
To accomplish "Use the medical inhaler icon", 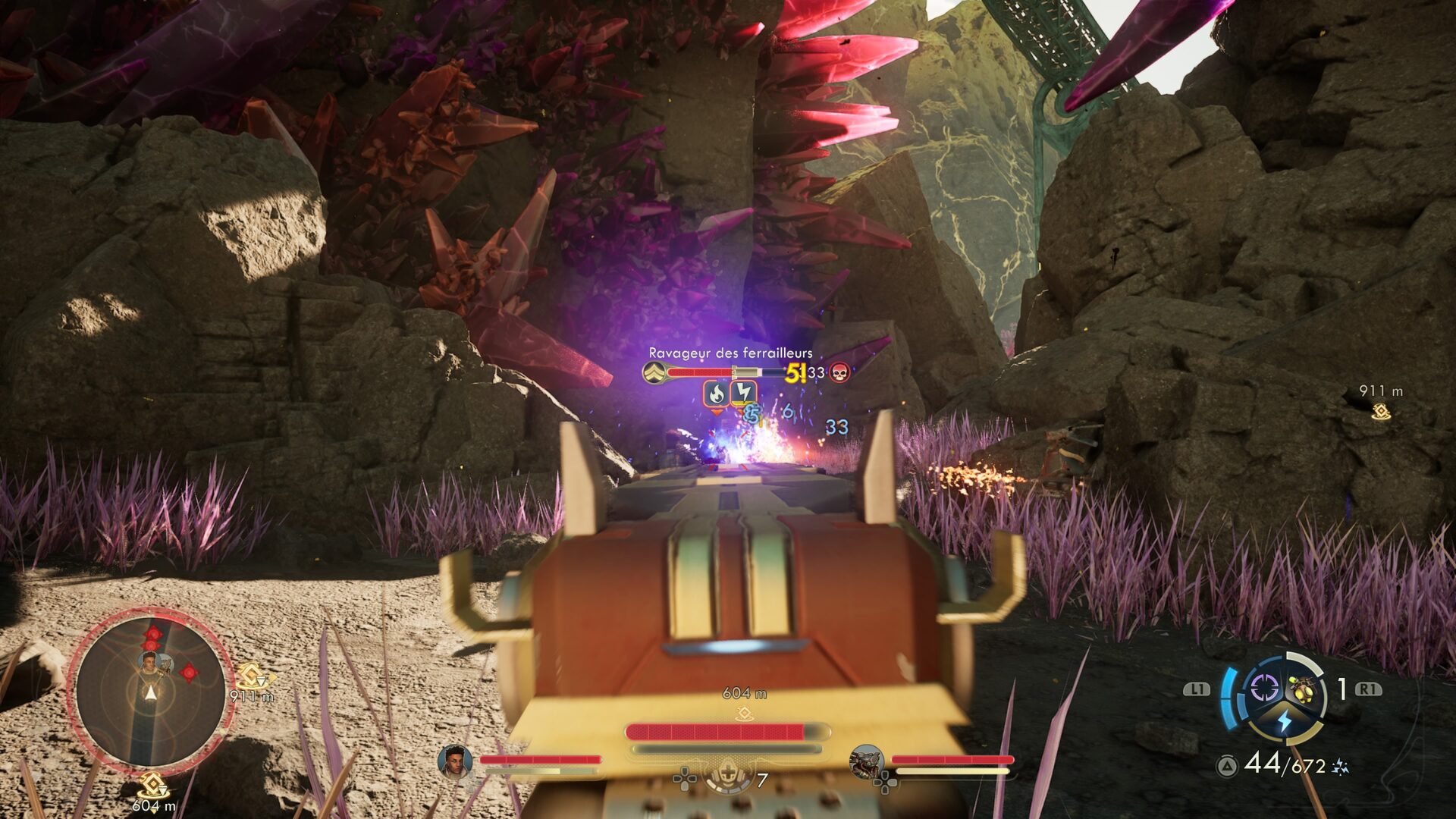I will (728, 775).
